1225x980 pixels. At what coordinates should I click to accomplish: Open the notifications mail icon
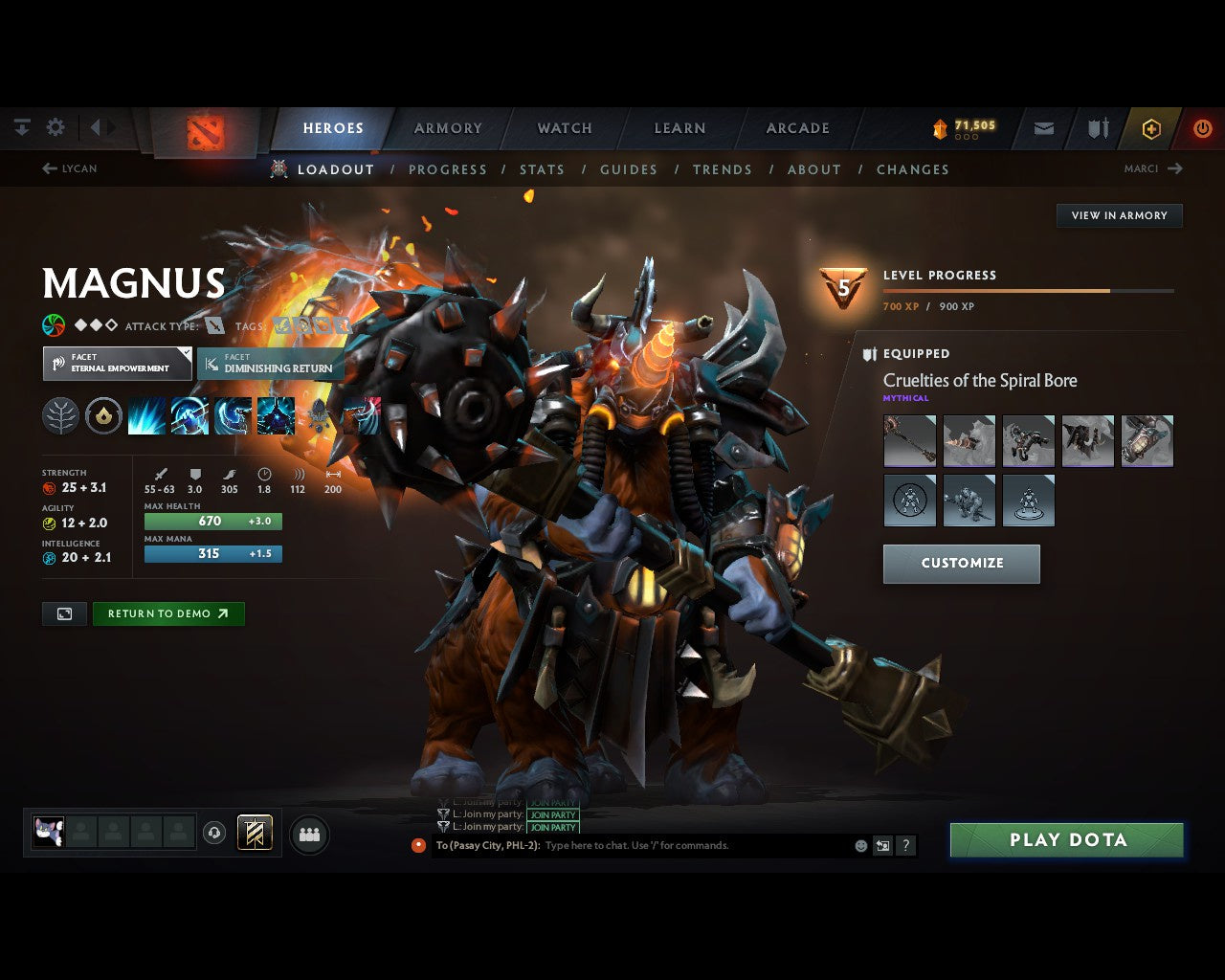(1043, 127)
